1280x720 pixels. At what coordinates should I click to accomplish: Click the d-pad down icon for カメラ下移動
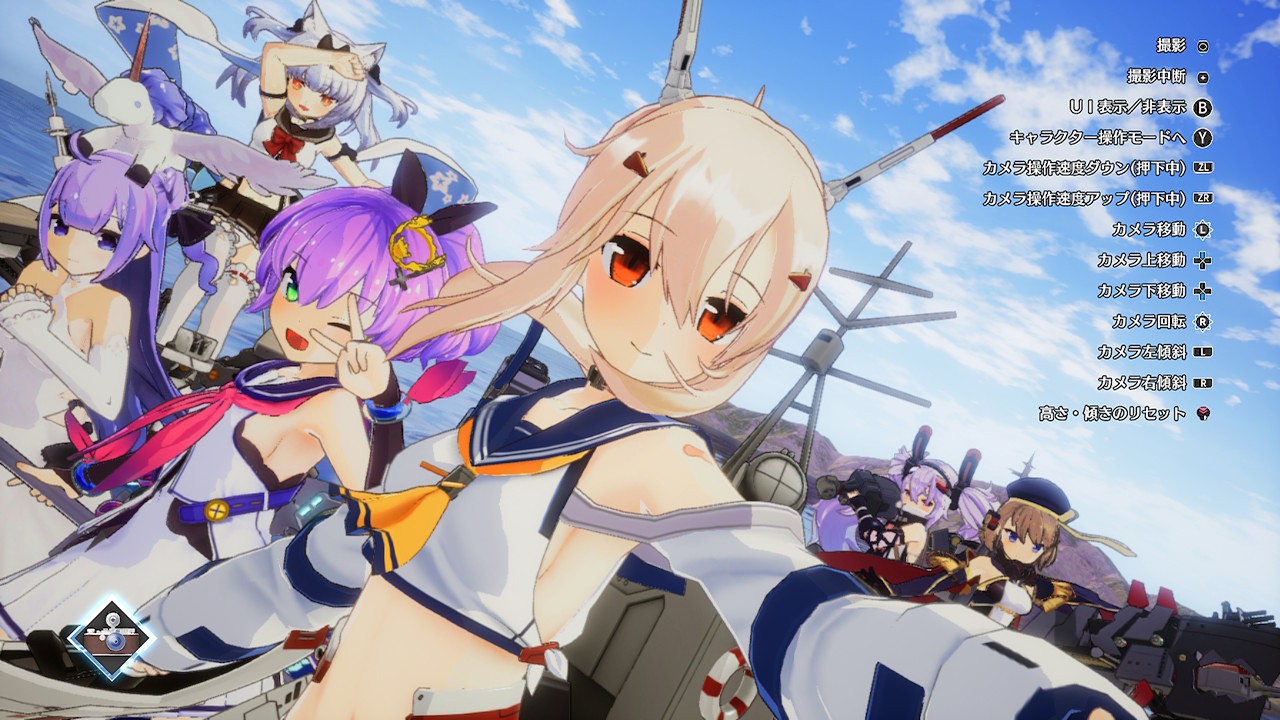click(x=1202, y=289)
